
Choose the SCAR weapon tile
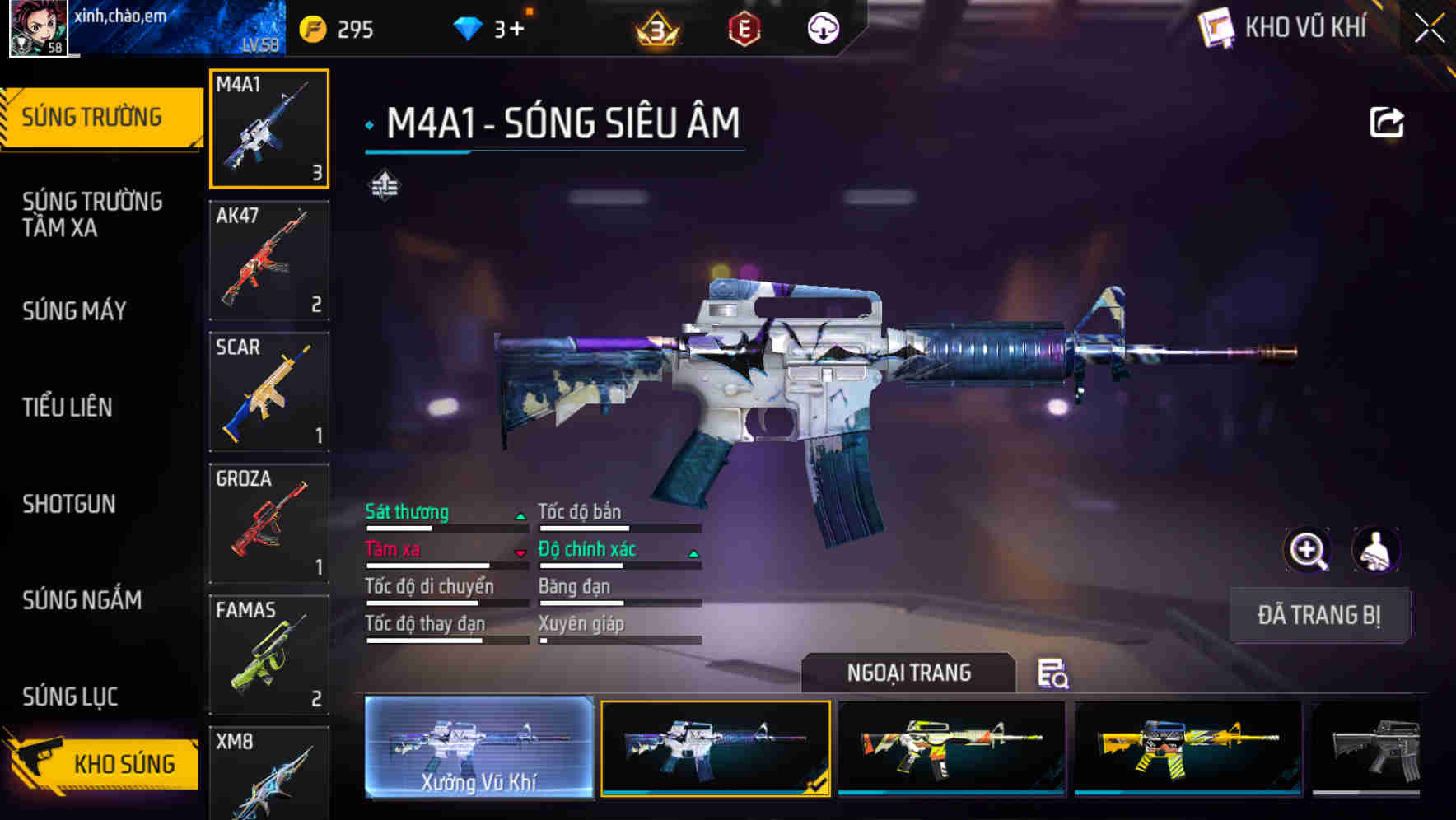(x=269, y=392)
